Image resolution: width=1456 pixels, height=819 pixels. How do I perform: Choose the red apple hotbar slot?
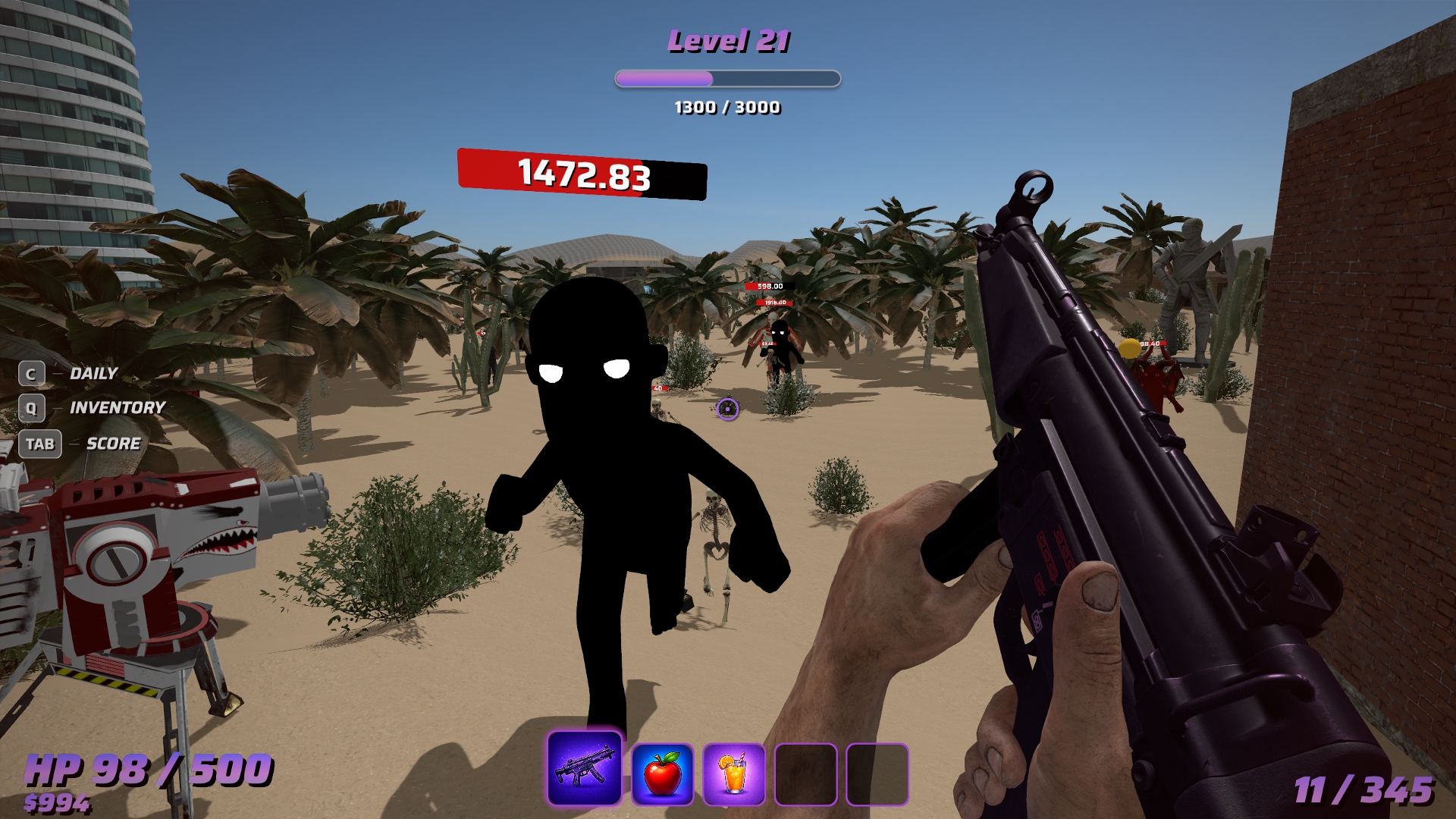coord(662,773)
